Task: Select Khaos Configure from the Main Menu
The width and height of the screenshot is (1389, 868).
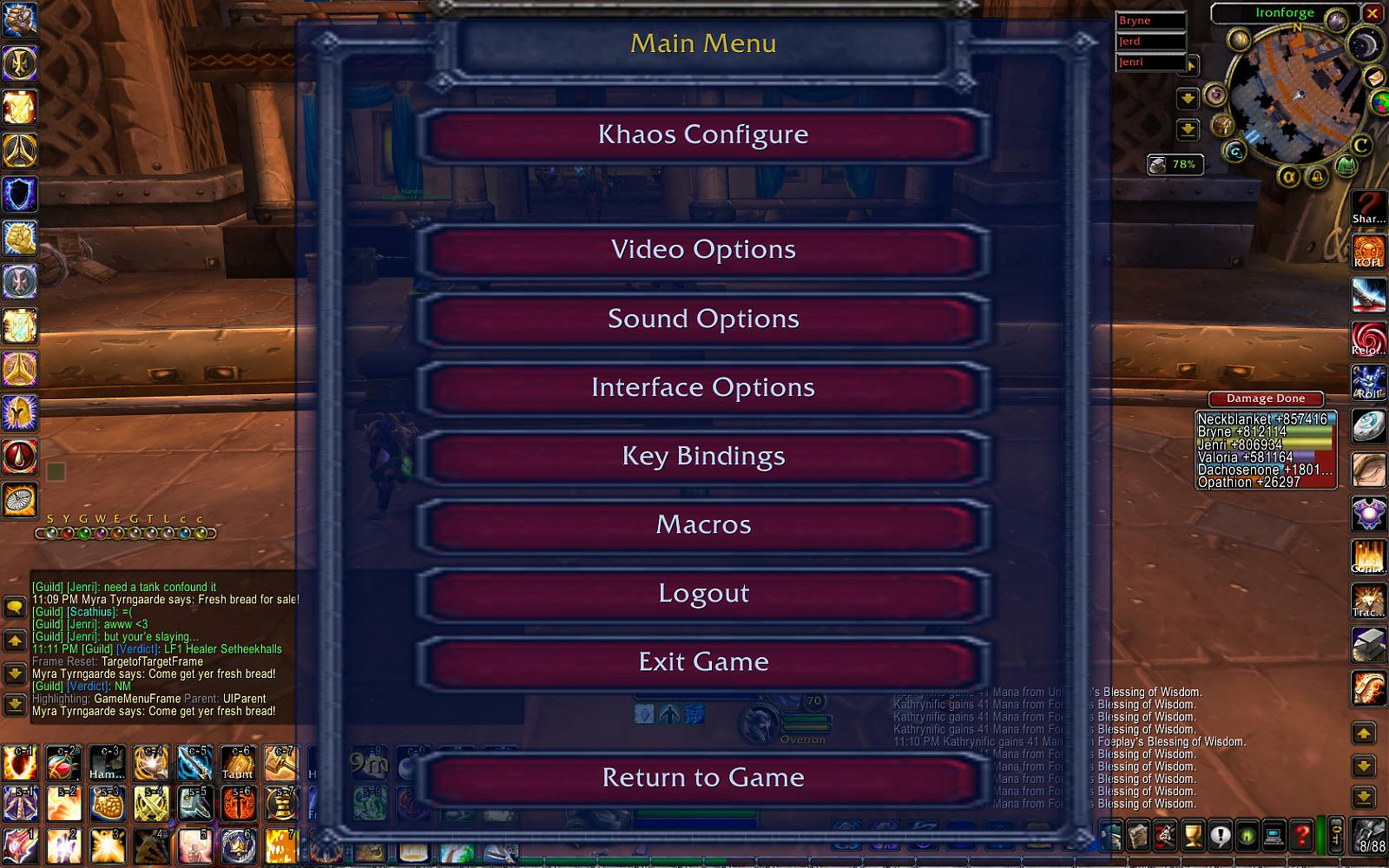Action: point(703,135)
